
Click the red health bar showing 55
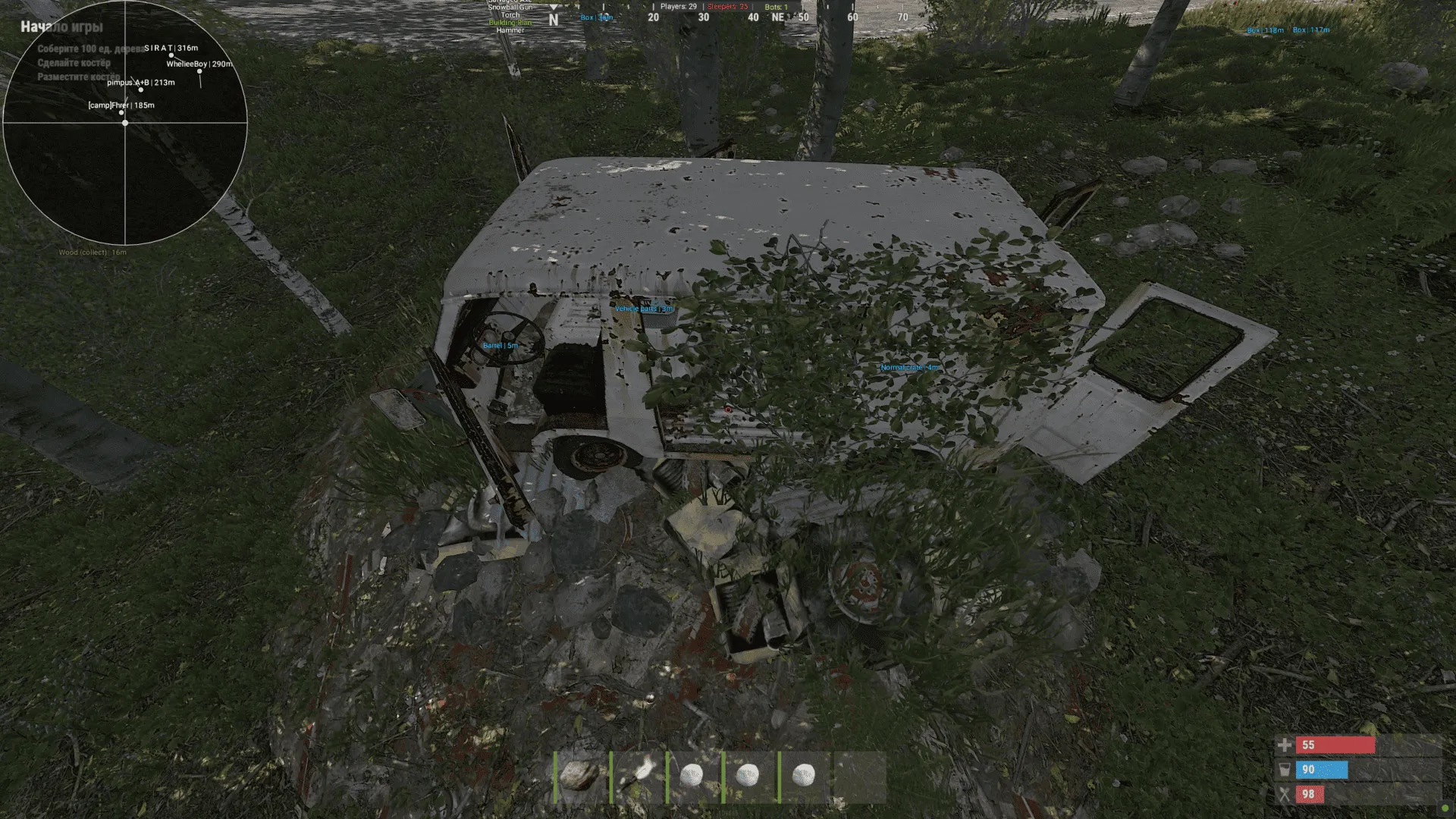[x=1335, y=745]
